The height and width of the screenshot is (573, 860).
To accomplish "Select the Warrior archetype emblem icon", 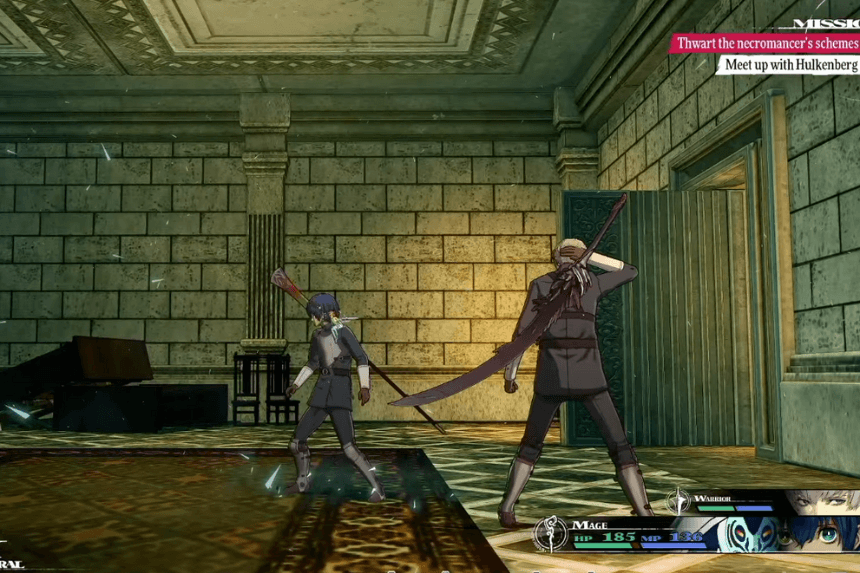I will pos(679,500).
